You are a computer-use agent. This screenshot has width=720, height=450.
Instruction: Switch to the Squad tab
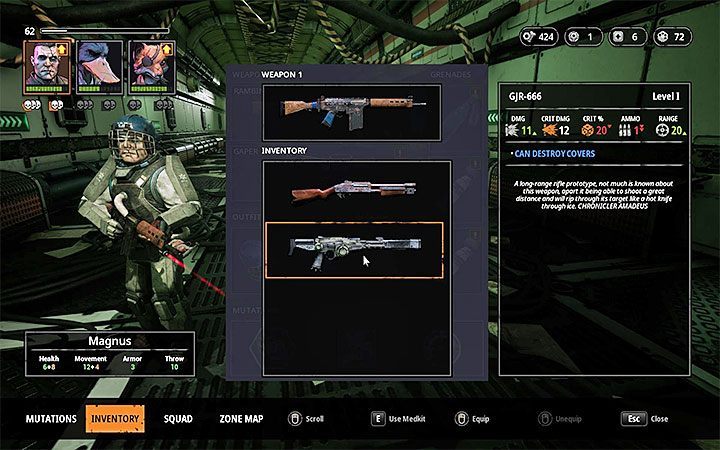(x=178, y=419)
